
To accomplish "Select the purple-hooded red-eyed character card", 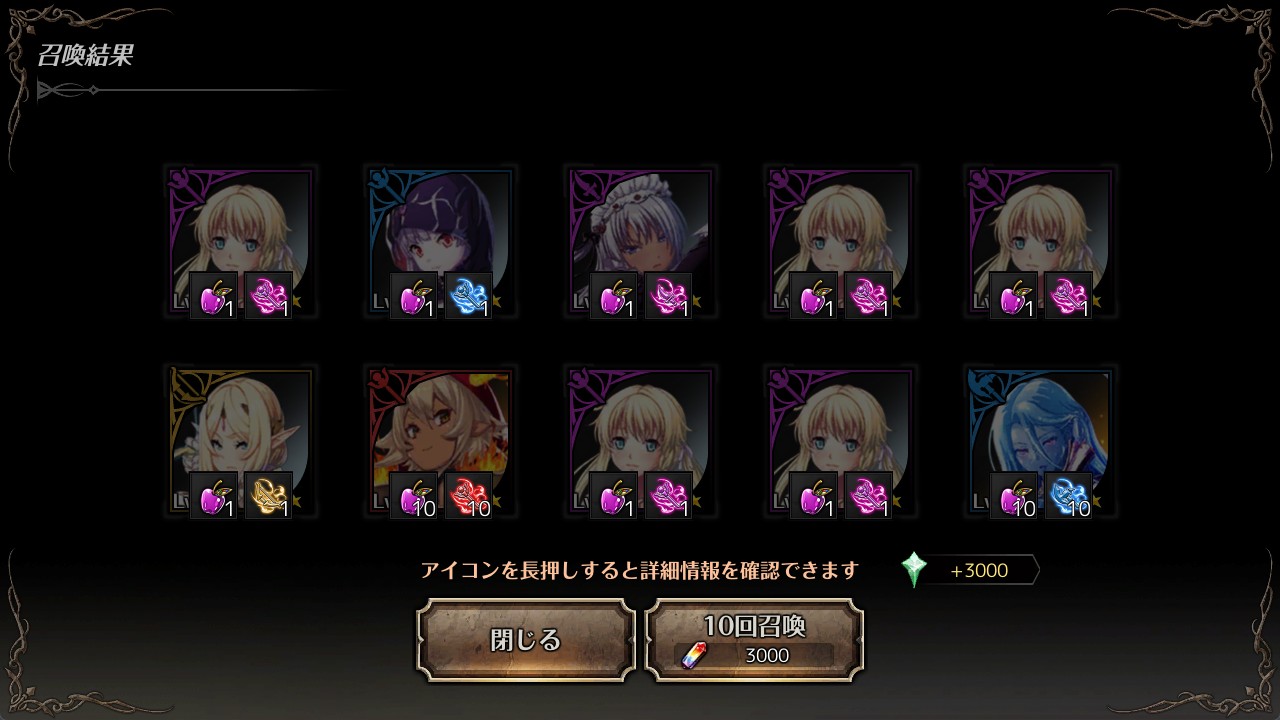I will point(440,242).
